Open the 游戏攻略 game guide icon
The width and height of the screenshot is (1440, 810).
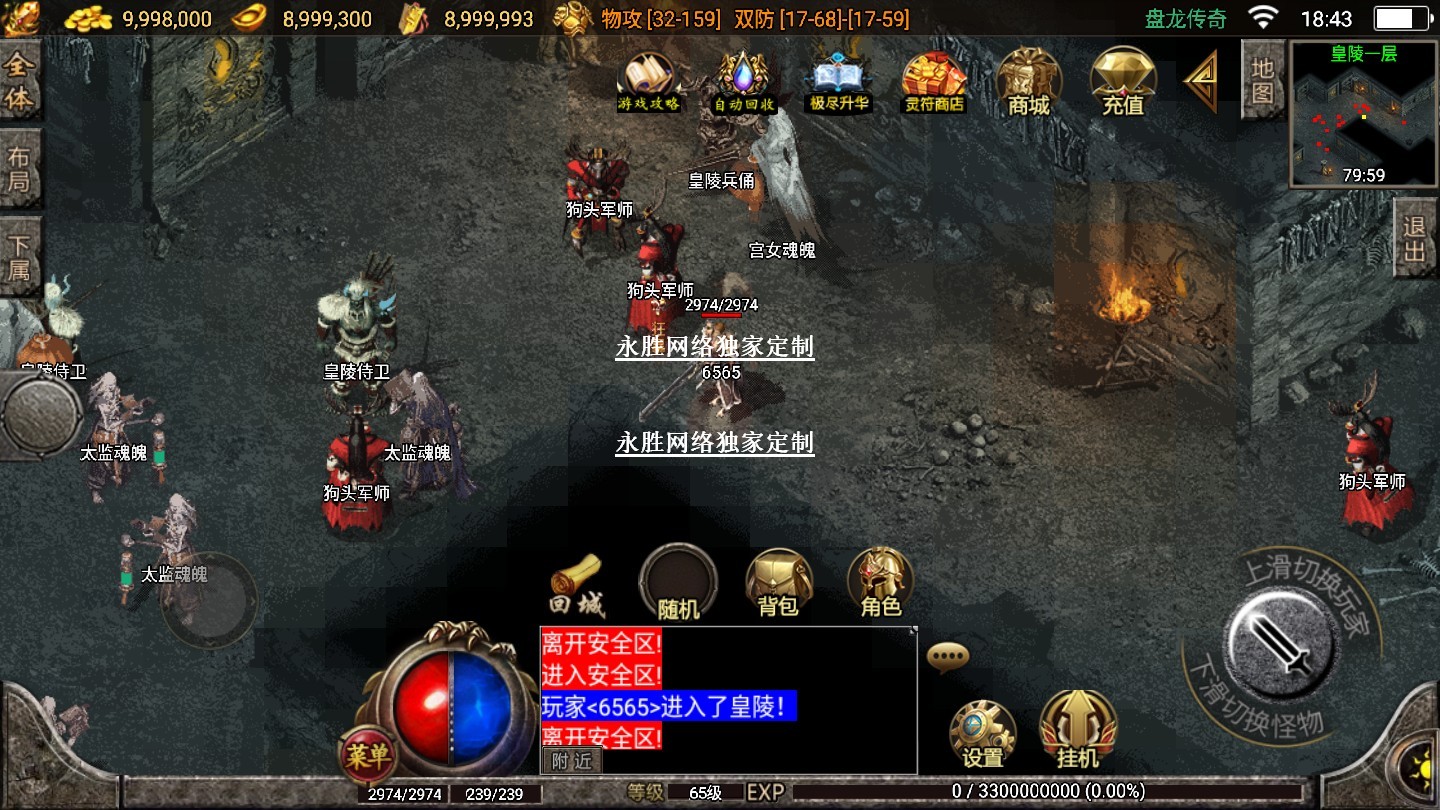649,80
